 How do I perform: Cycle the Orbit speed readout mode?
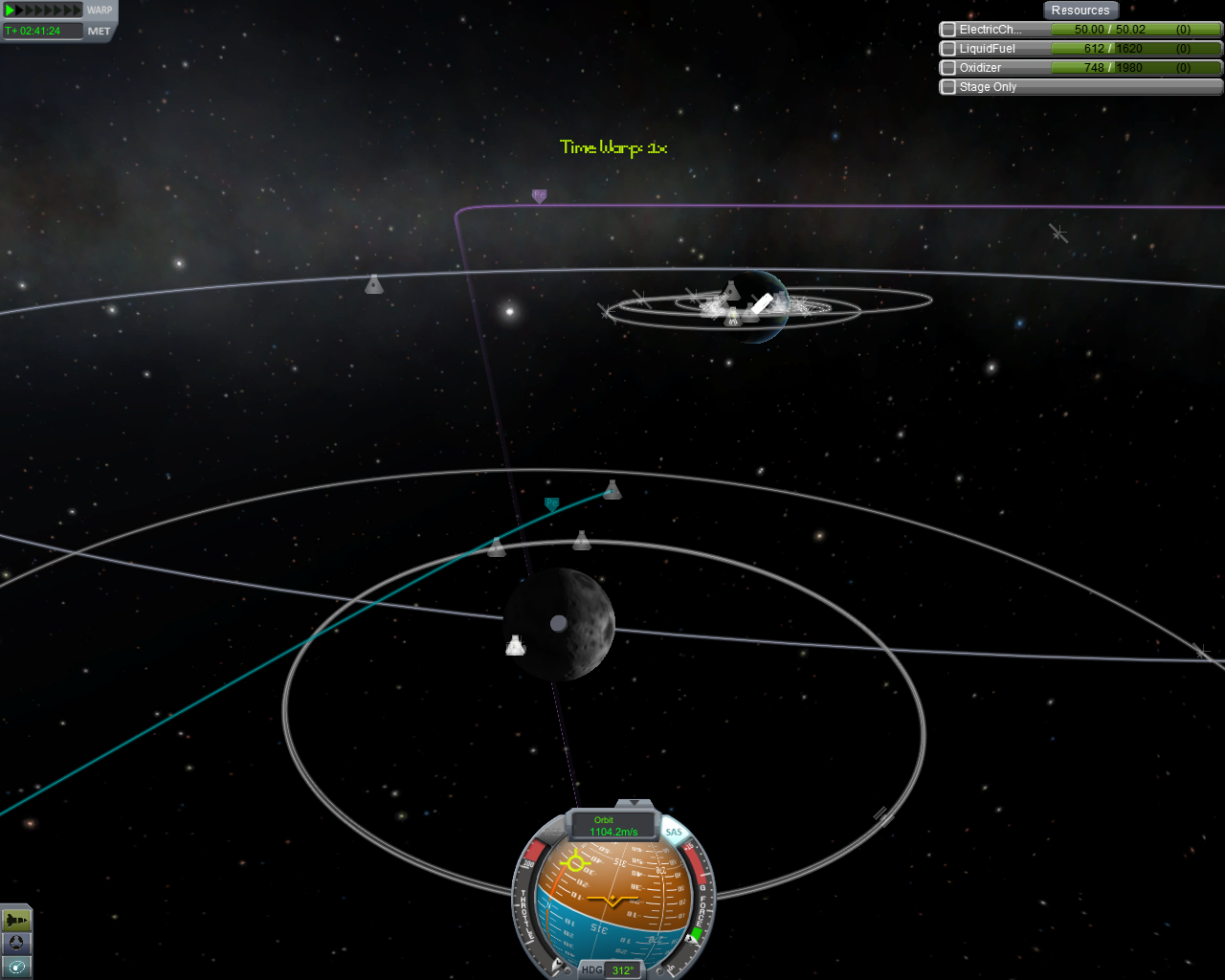pos(612,826)
